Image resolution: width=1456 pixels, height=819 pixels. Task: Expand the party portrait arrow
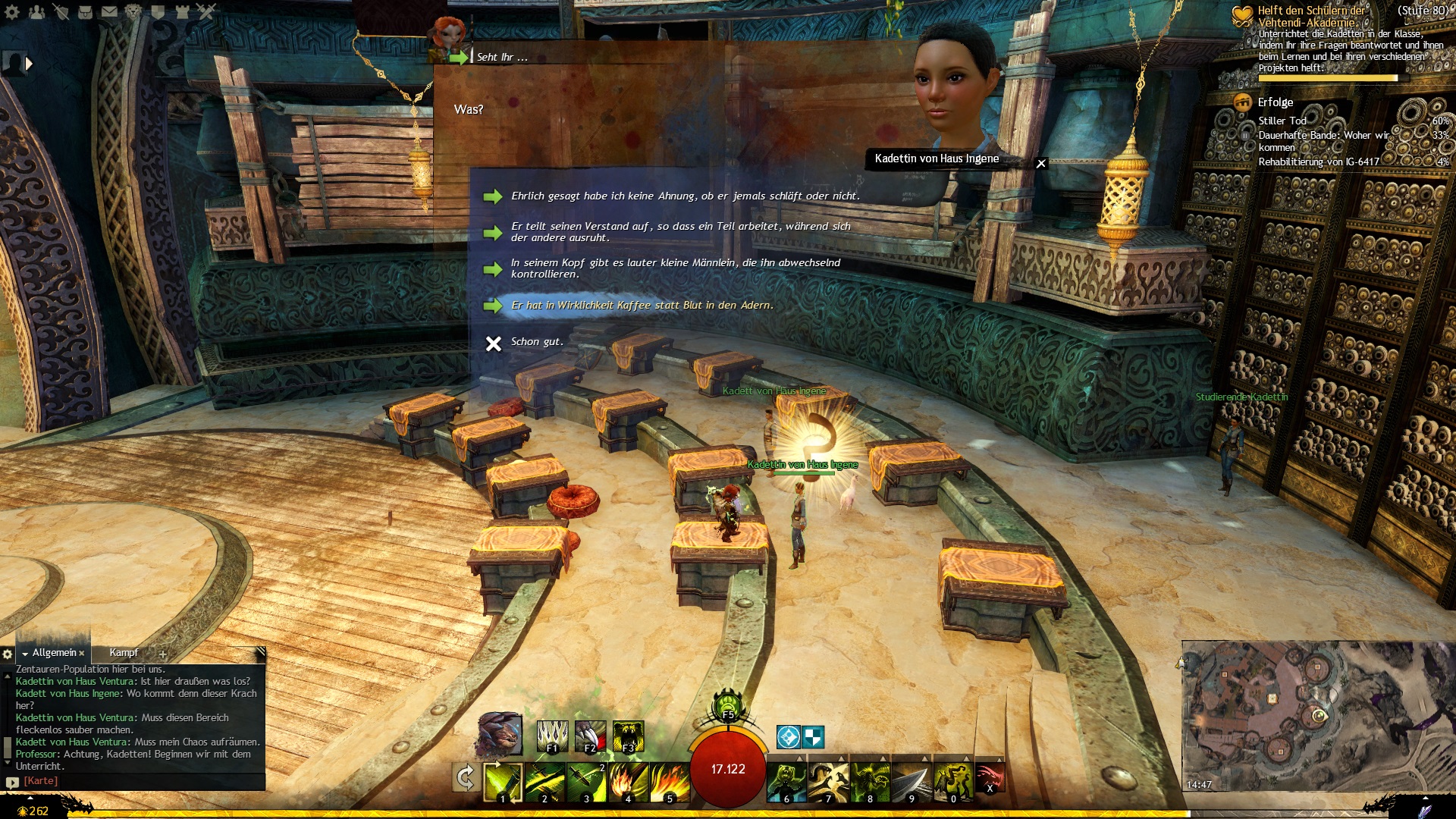[x=30, y=64]
